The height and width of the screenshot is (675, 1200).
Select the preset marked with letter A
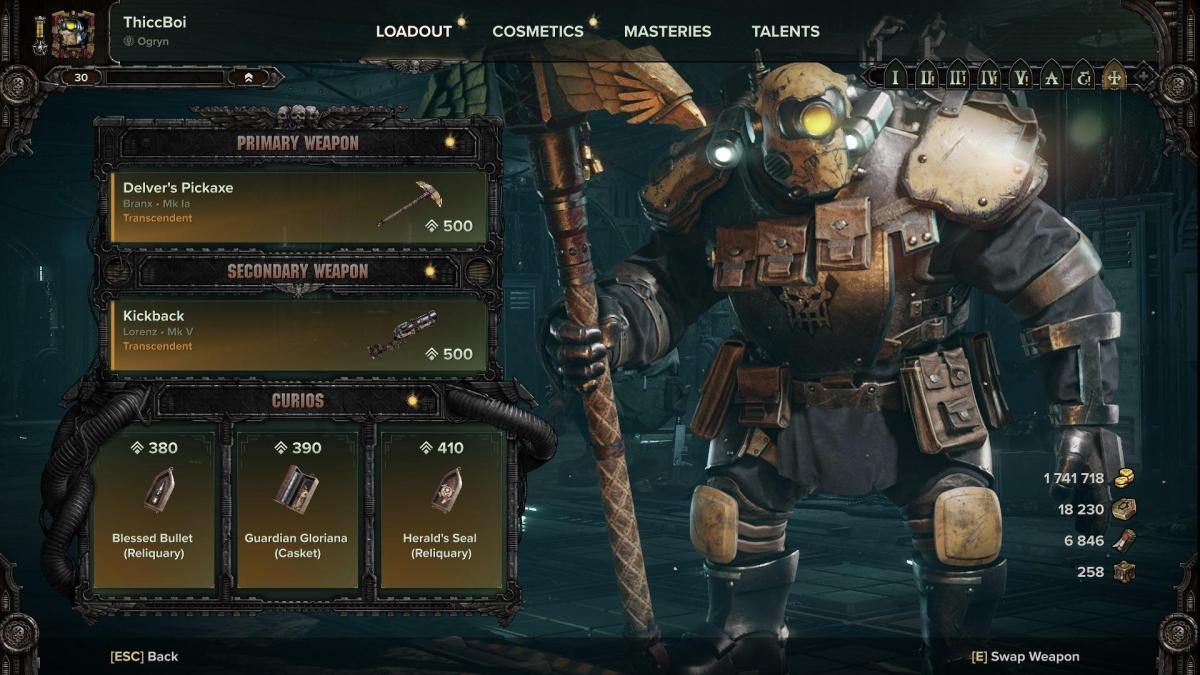[x=1051, y=77]
